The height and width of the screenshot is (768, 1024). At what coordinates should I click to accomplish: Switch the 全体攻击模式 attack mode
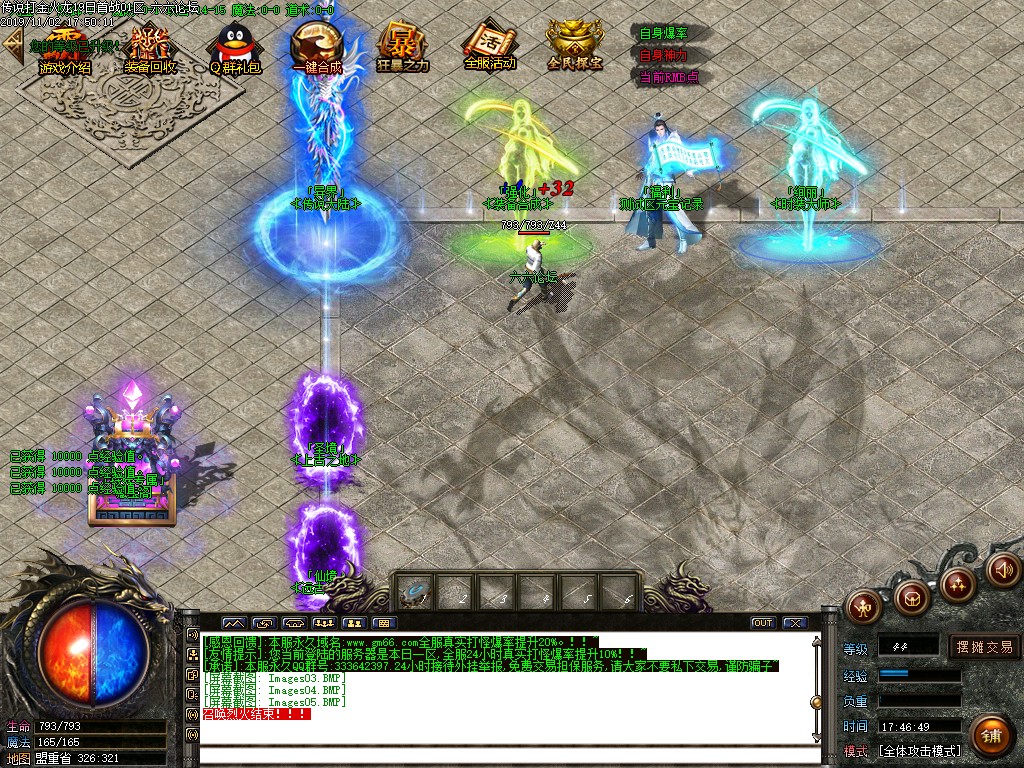click(919, 750)
